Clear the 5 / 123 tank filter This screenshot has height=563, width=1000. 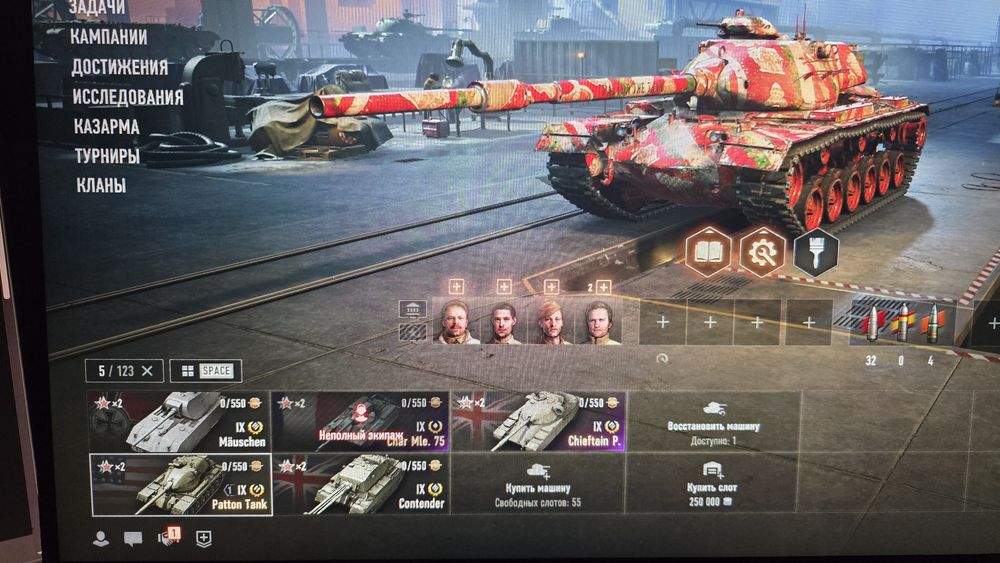[148, 371]
